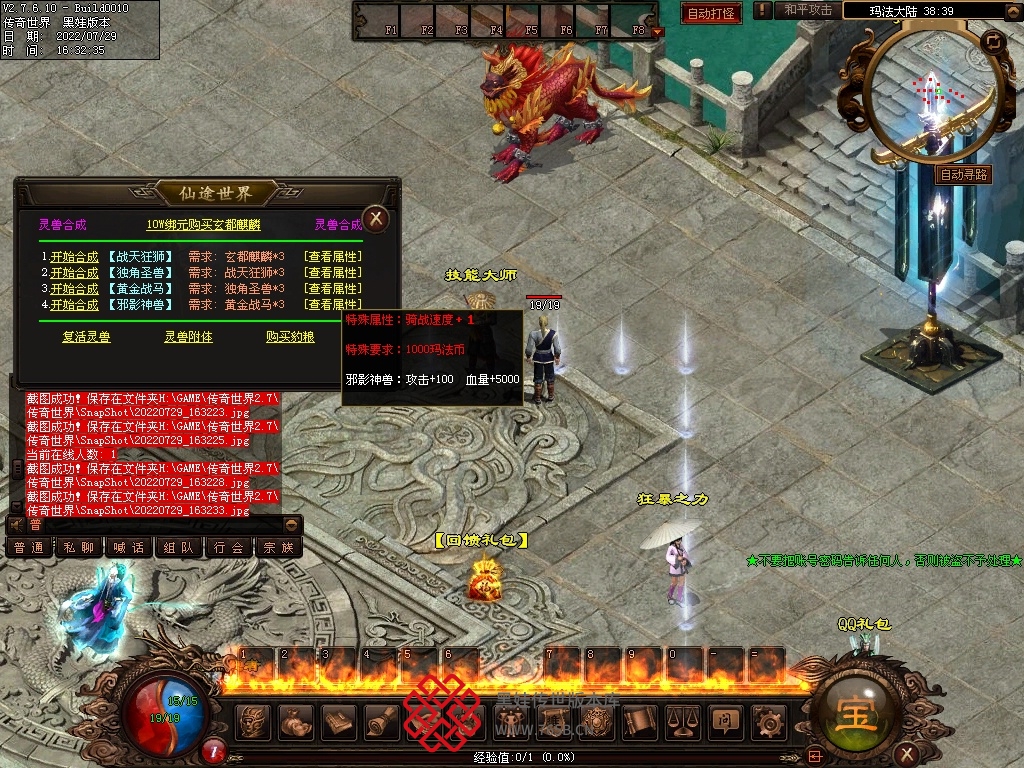
Task: View attributes of 独角圣兽
Action: click(333, 289)
